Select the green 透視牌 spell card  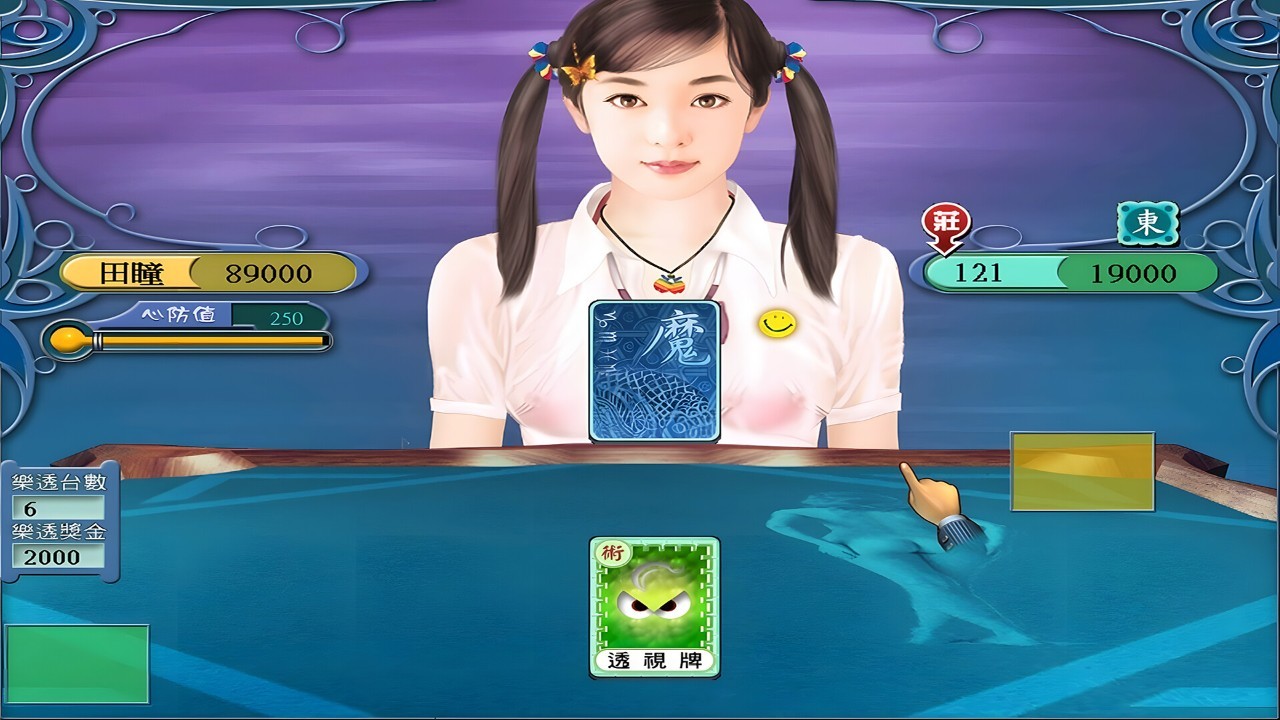click(x=654, y=606)
